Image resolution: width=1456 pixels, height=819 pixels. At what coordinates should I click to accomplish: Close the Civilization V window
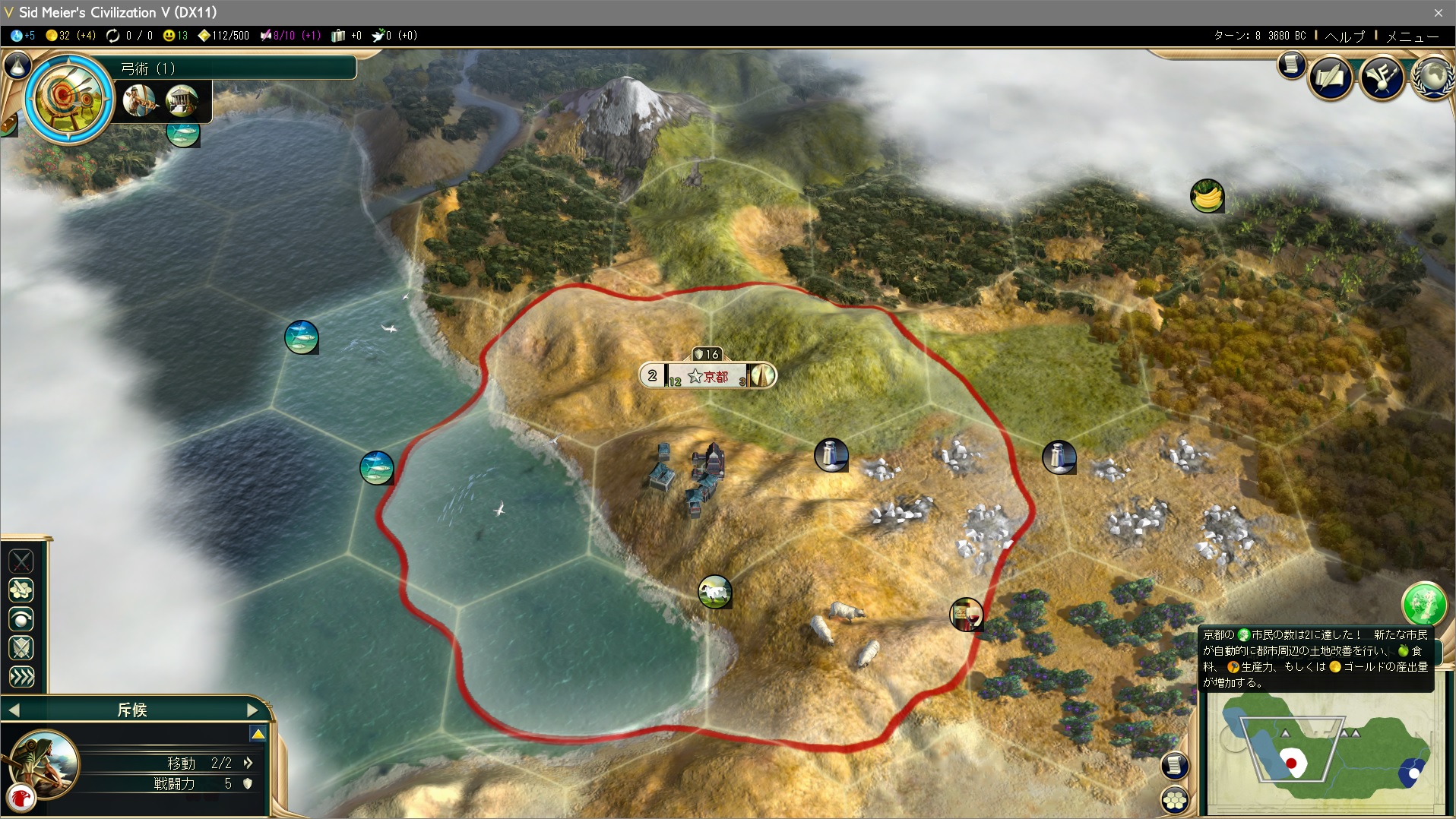coord(1439,12)
